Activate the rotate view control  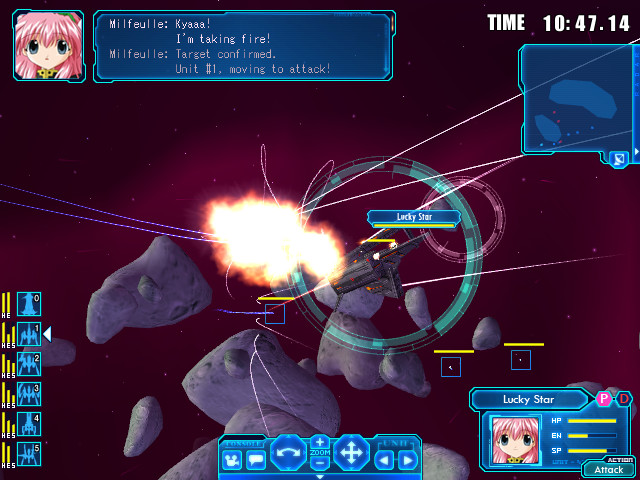pyautogui.click(x=288, y=453)
